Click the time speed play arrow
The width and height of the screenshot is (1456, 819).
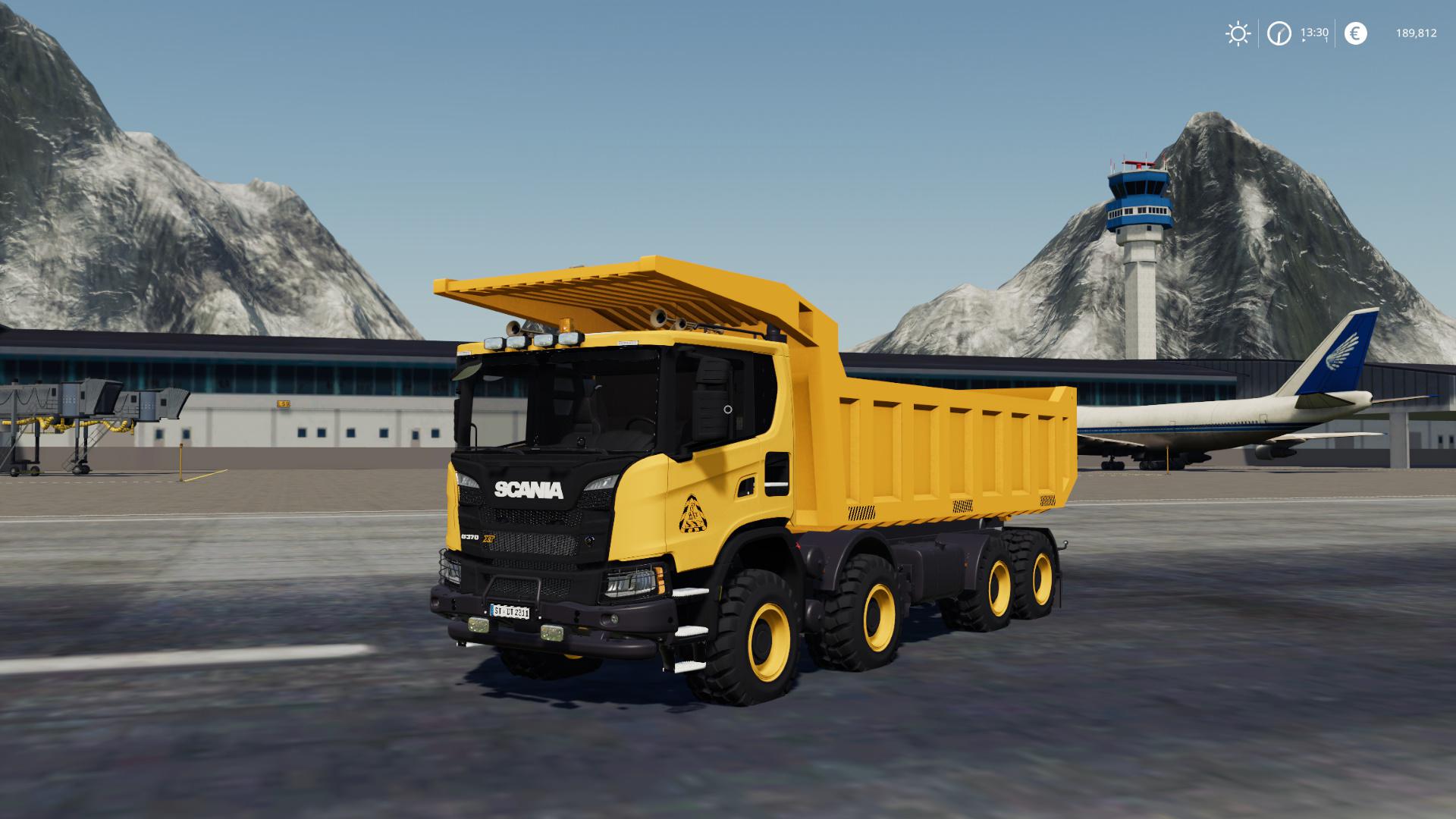click(1304, 39)
